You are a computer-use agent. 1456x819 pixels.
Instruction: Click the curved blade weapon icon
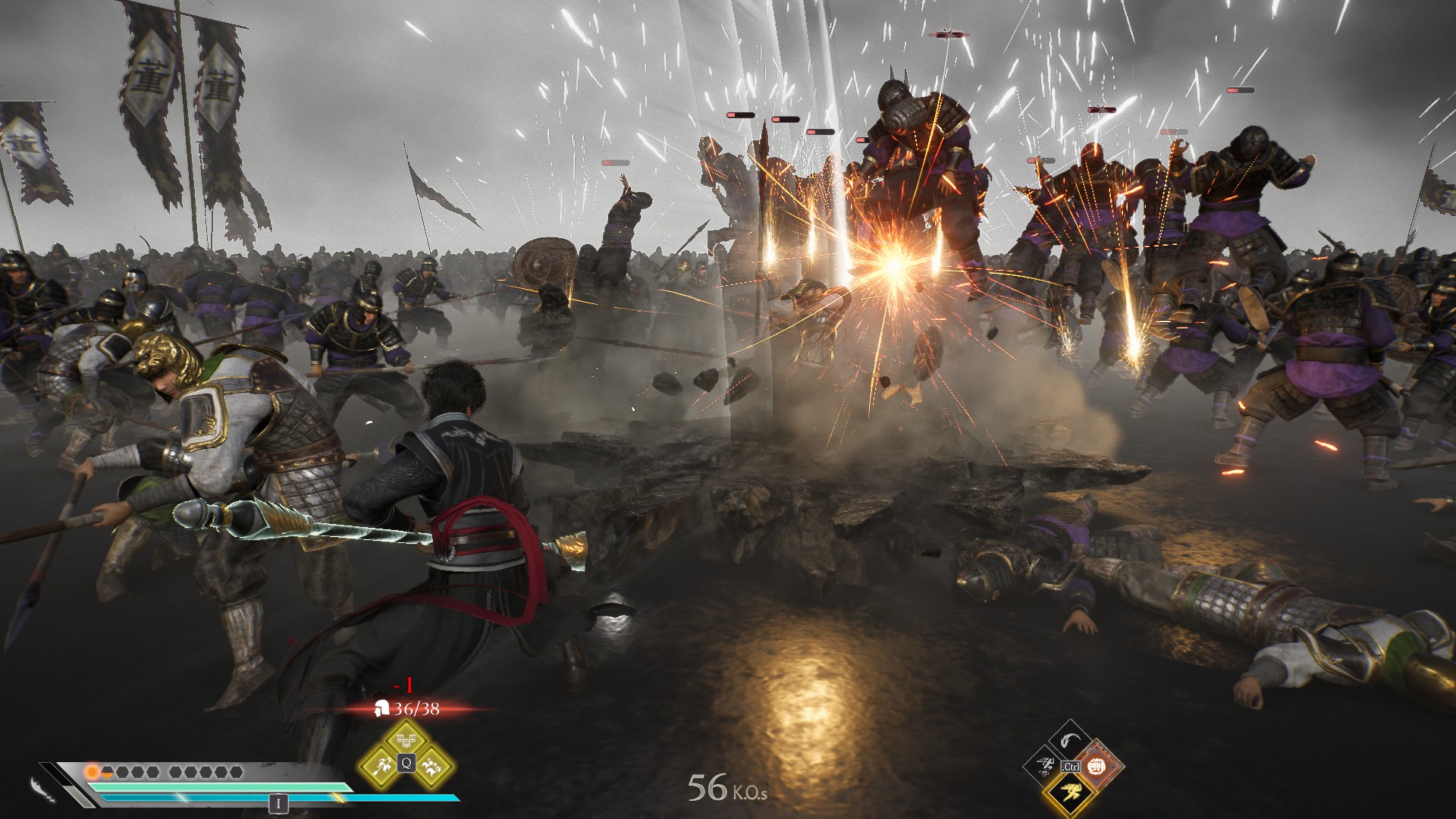click(x=42, y=789)
